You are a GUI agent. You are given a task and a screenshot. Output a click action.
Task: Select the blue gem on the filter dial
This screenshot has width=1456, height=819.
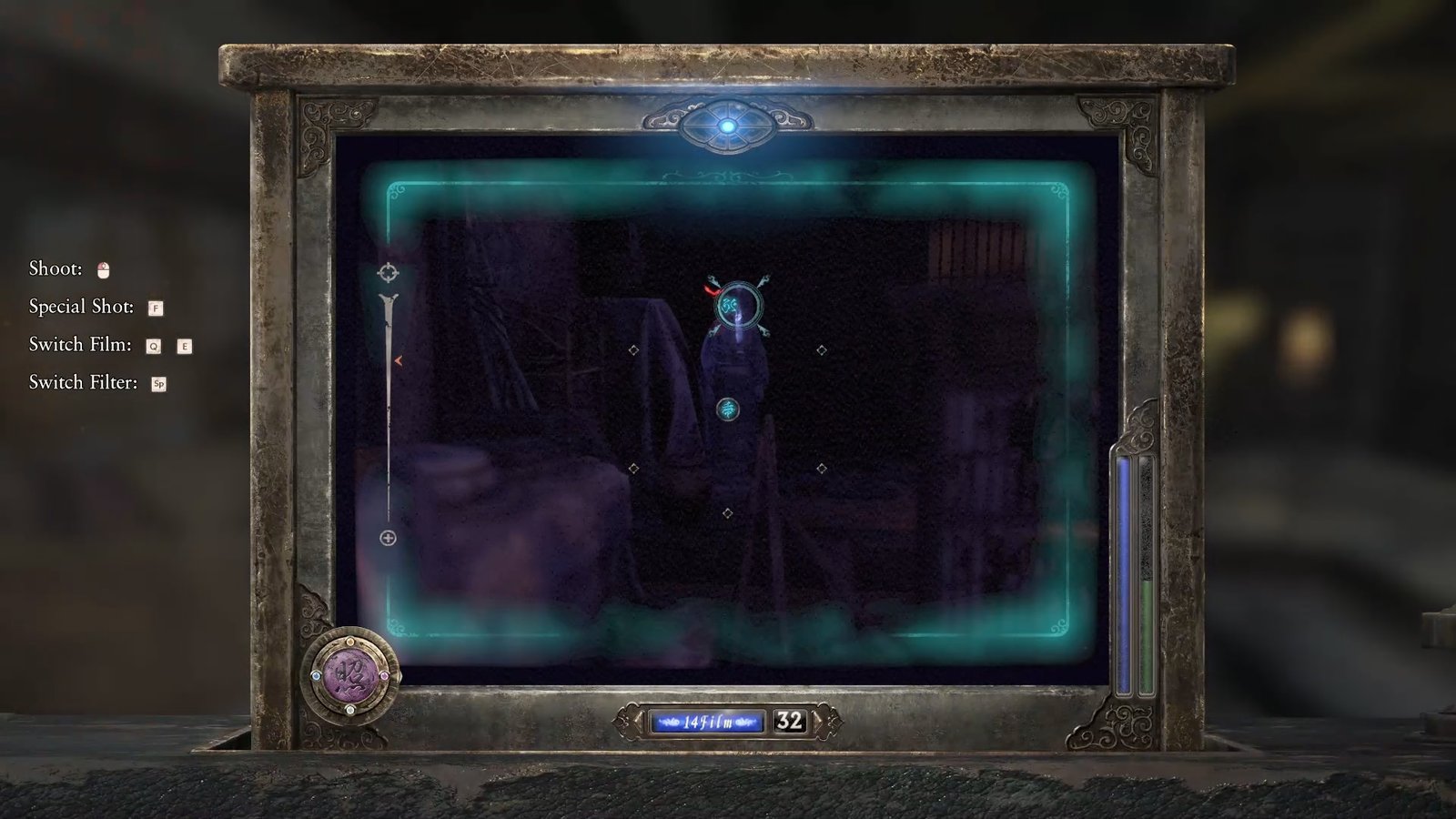pos(317,678)
